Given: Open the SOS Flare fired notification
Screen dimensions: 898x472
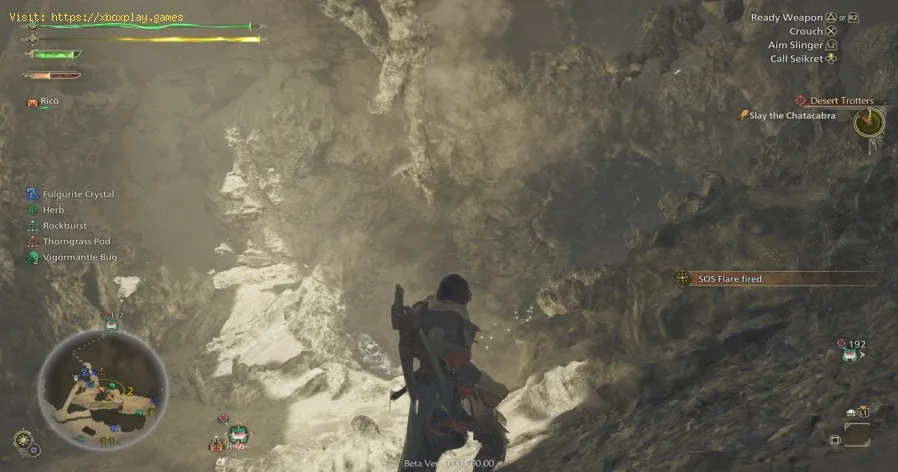Looking at the screenshot, I should point(730,279).
